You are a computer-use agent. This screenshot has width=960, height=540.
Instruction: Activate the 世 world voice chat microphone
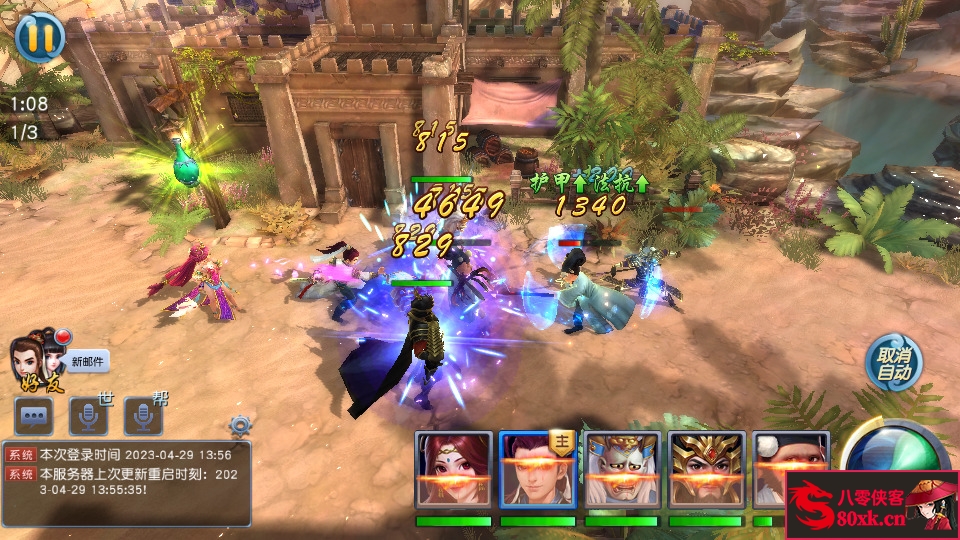[x=88, y=415]
